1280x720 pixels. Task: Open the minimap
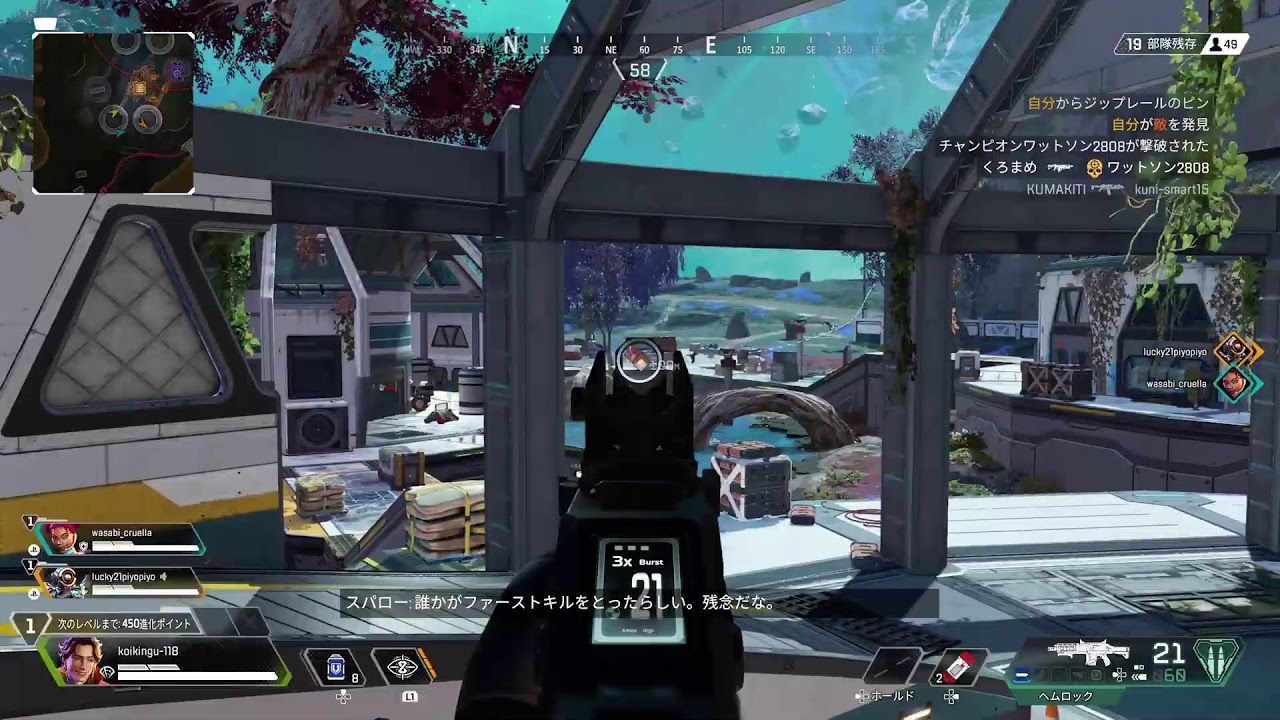pos(114,112)
